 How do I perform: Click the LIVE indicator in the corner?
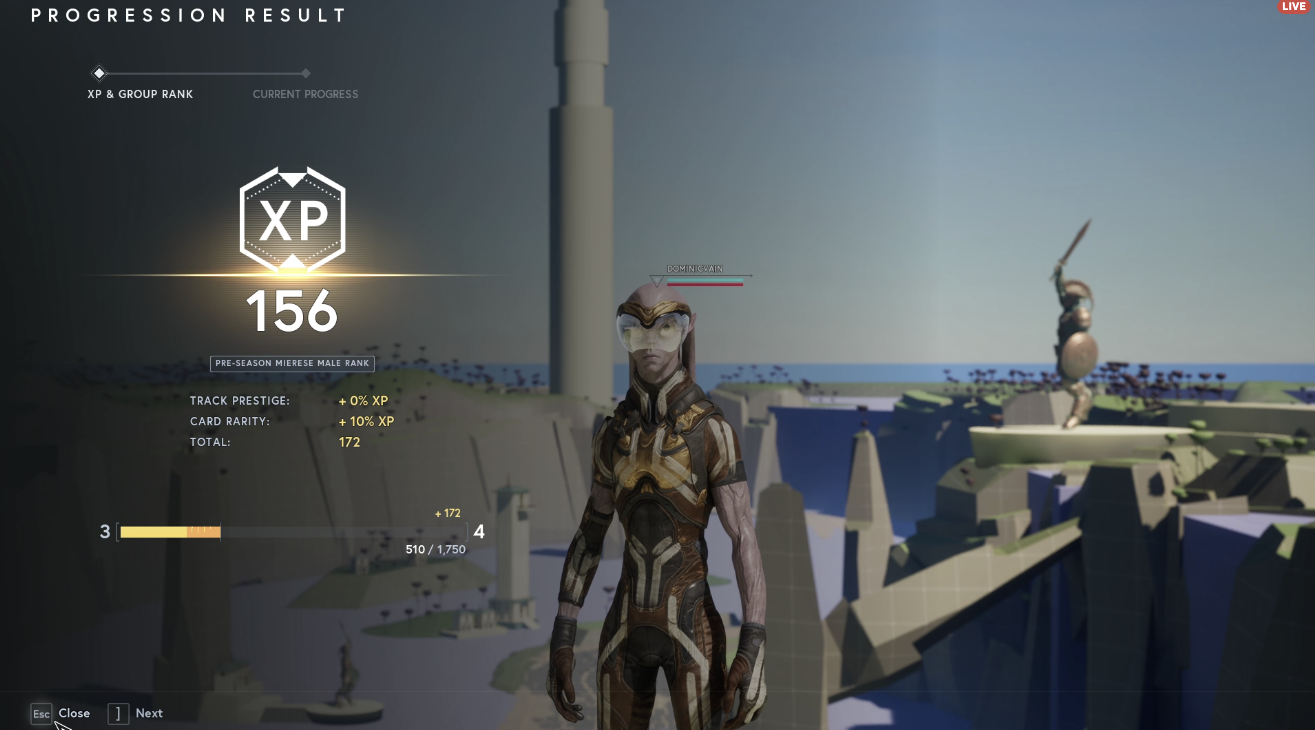click(1296, 6)
